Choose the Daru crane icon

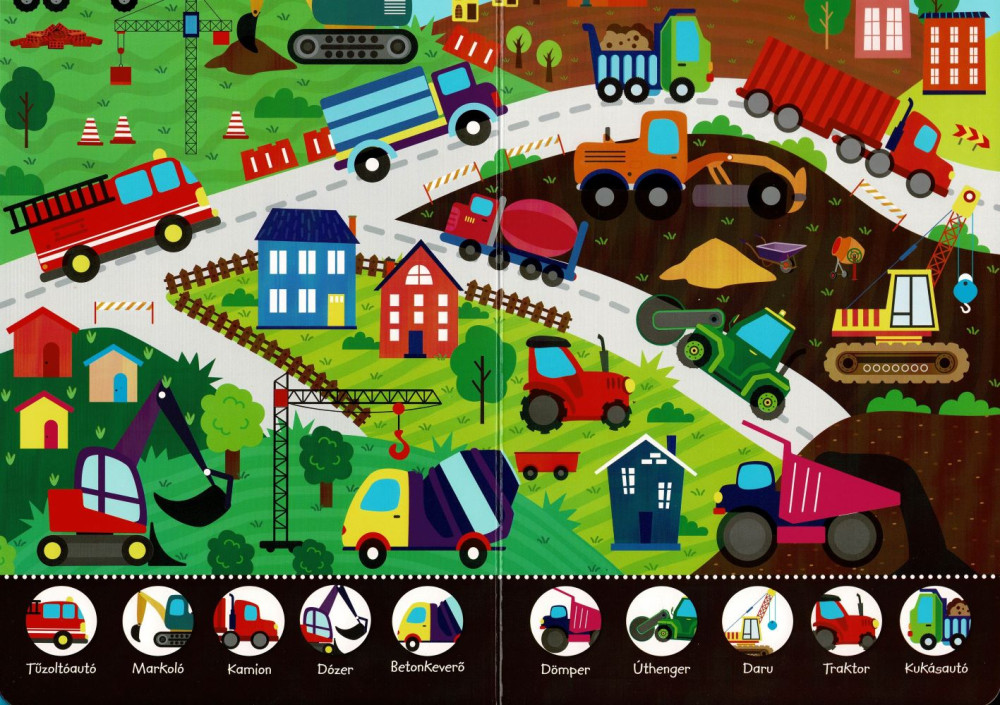click(x=757, y=620)
